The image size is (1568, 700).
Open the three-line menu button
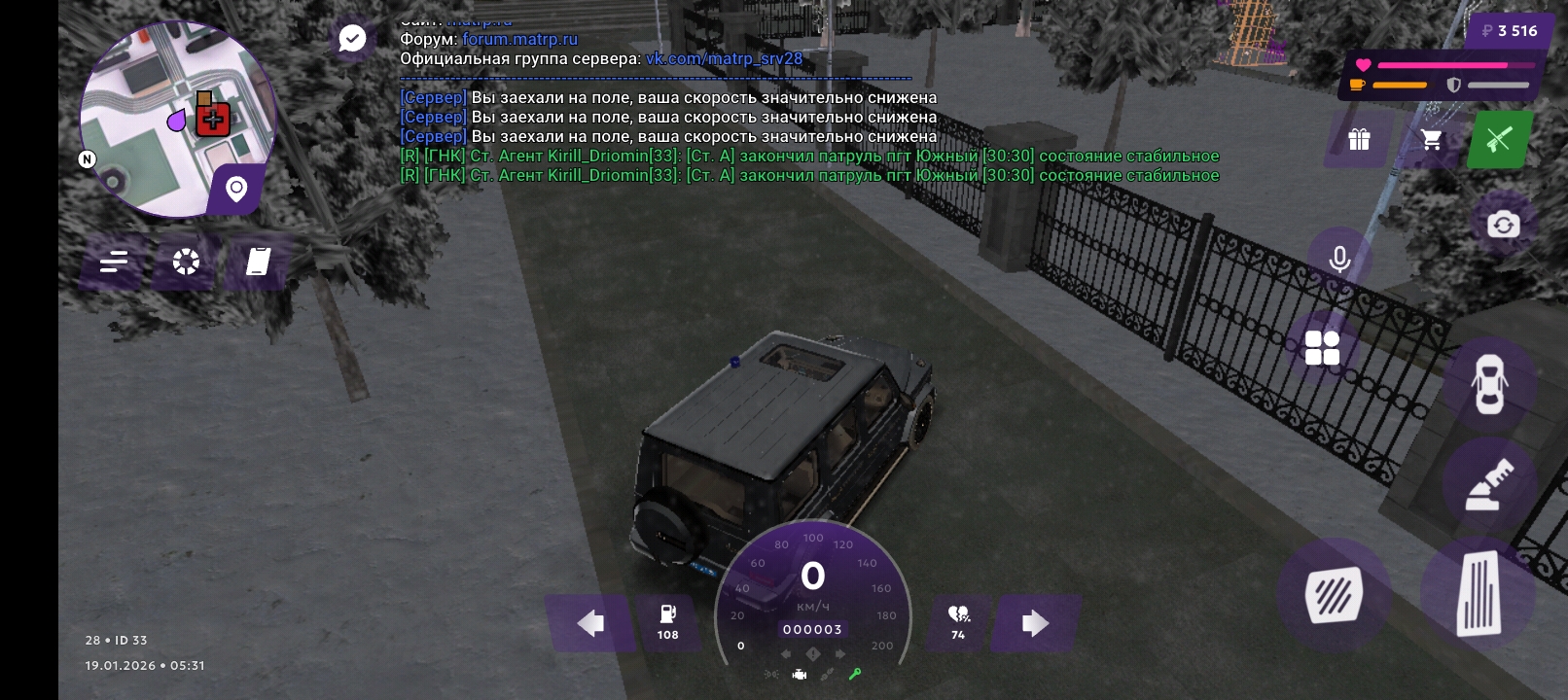(x=114, y=262)
